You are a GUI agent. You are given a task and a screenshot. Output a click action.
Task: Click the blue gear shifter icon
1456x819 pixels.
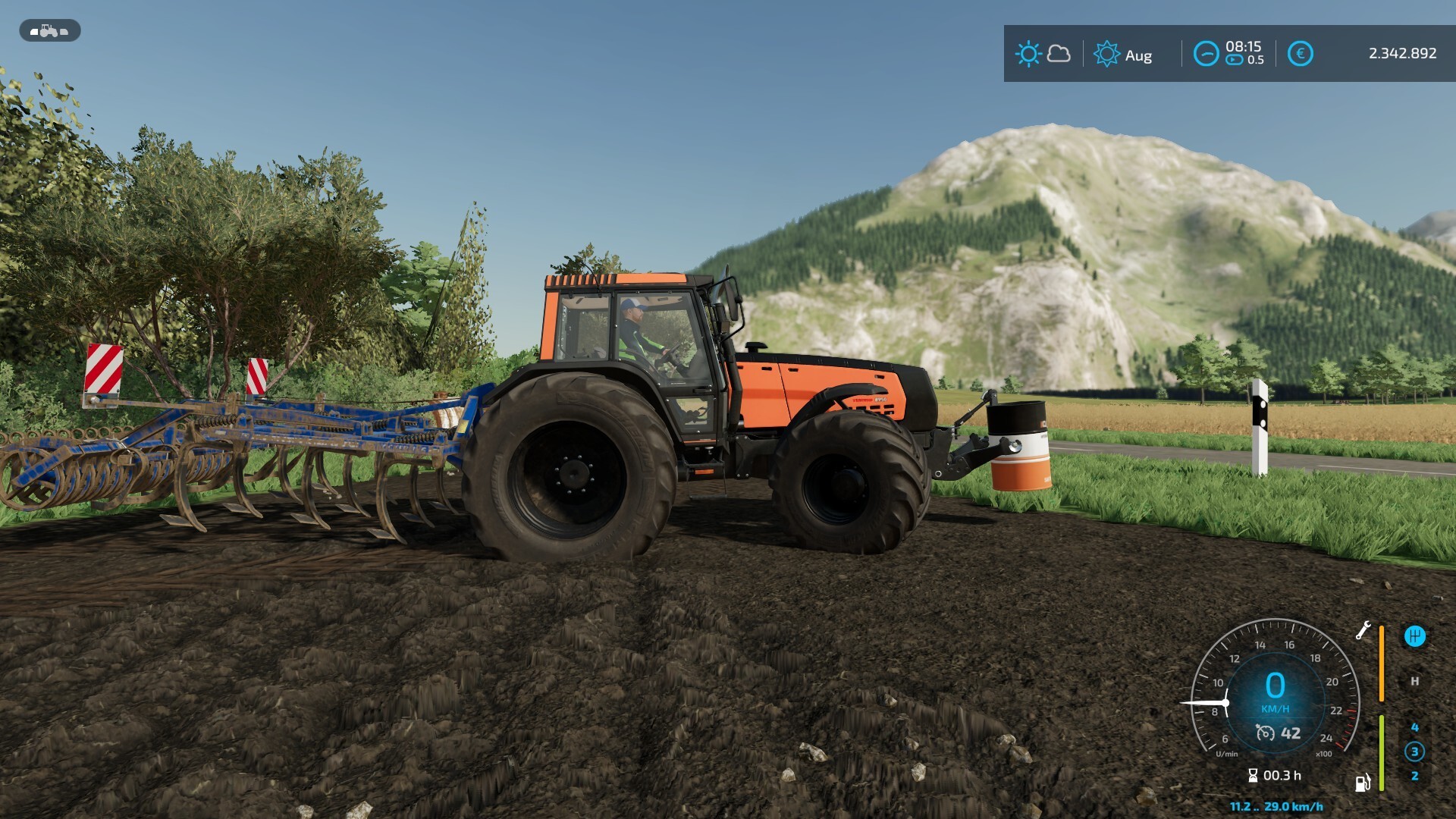click(1414, 636)
